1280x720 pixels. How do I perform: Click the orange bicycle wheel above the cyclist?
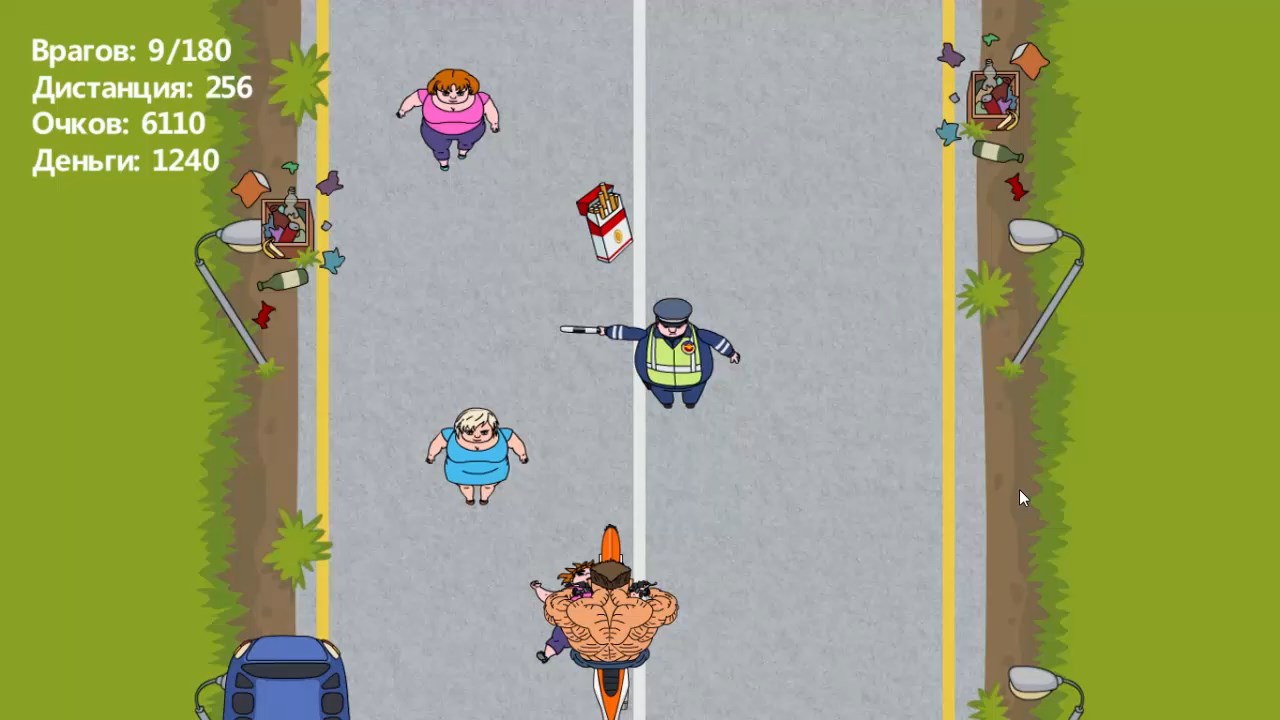[x=610, y=540]
